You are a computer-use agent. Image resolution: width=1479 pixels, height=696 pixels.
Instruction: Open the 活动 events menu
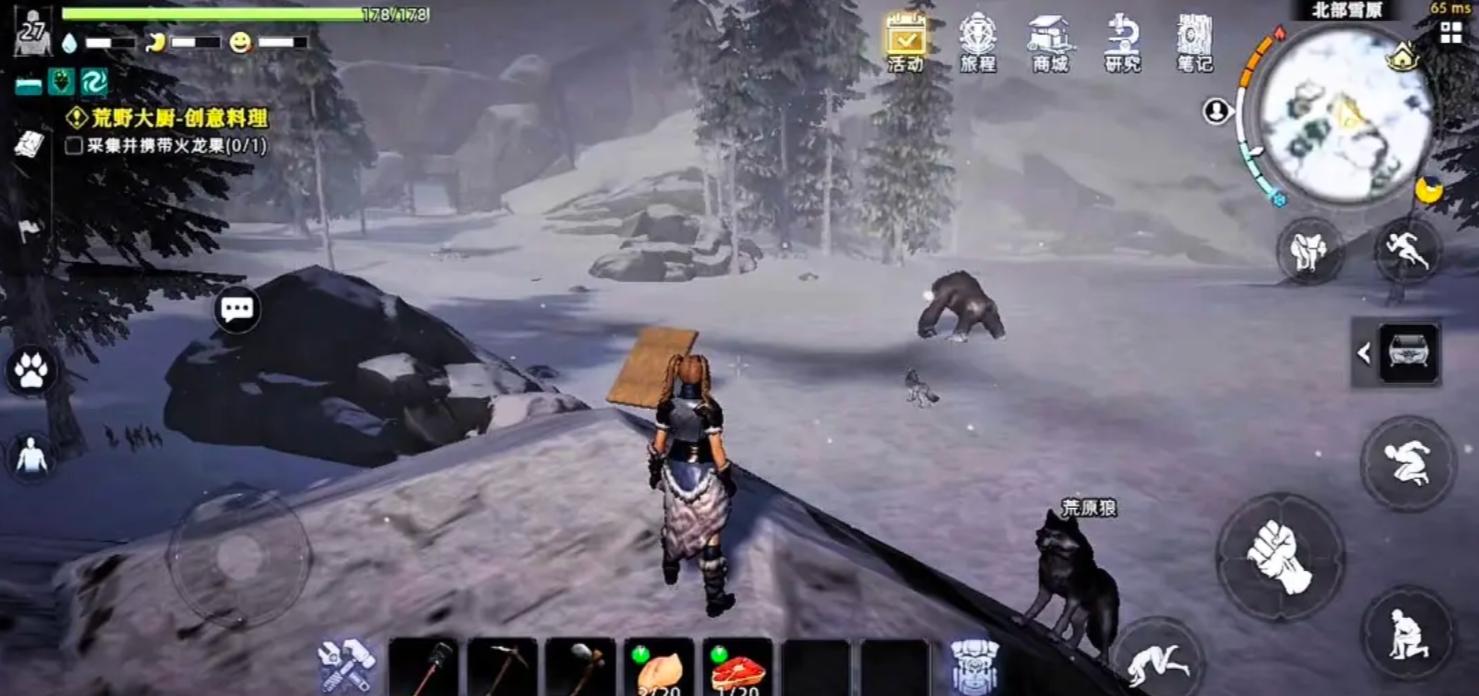pyautogui.click(x=905, y=42)
